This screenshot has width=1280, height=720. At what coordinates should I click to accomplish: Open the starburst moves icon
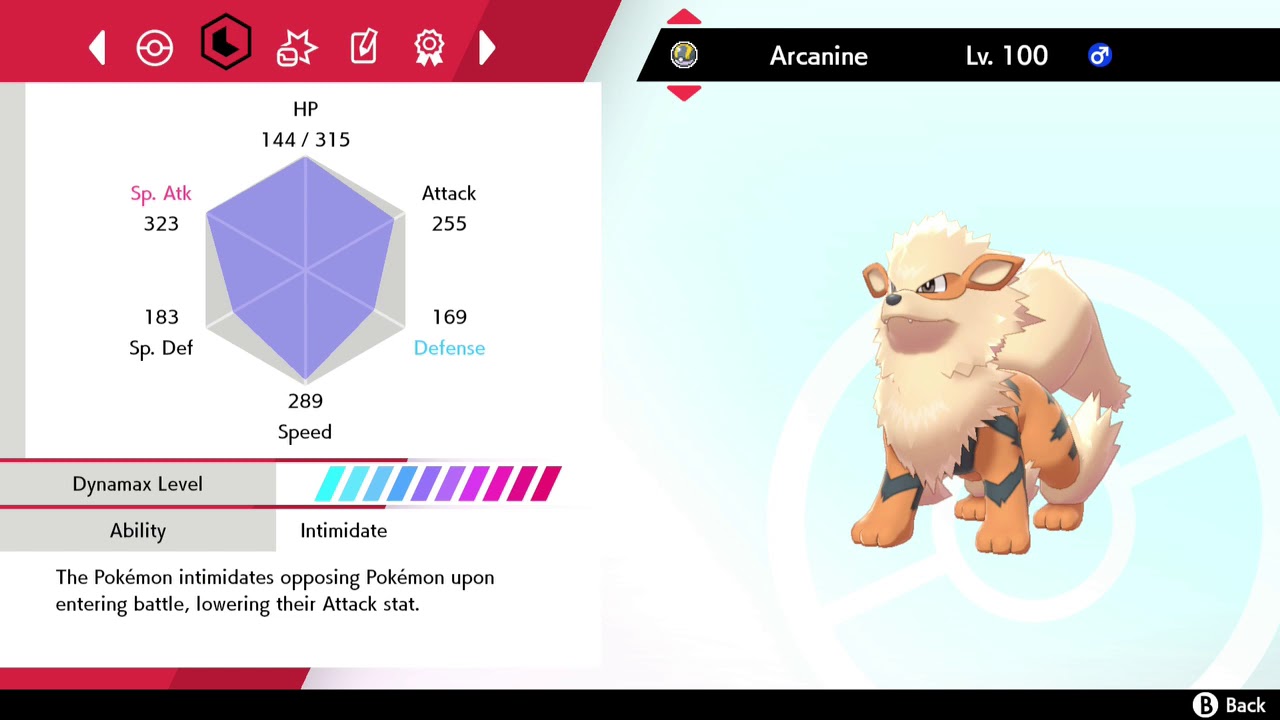coord(296,44)
